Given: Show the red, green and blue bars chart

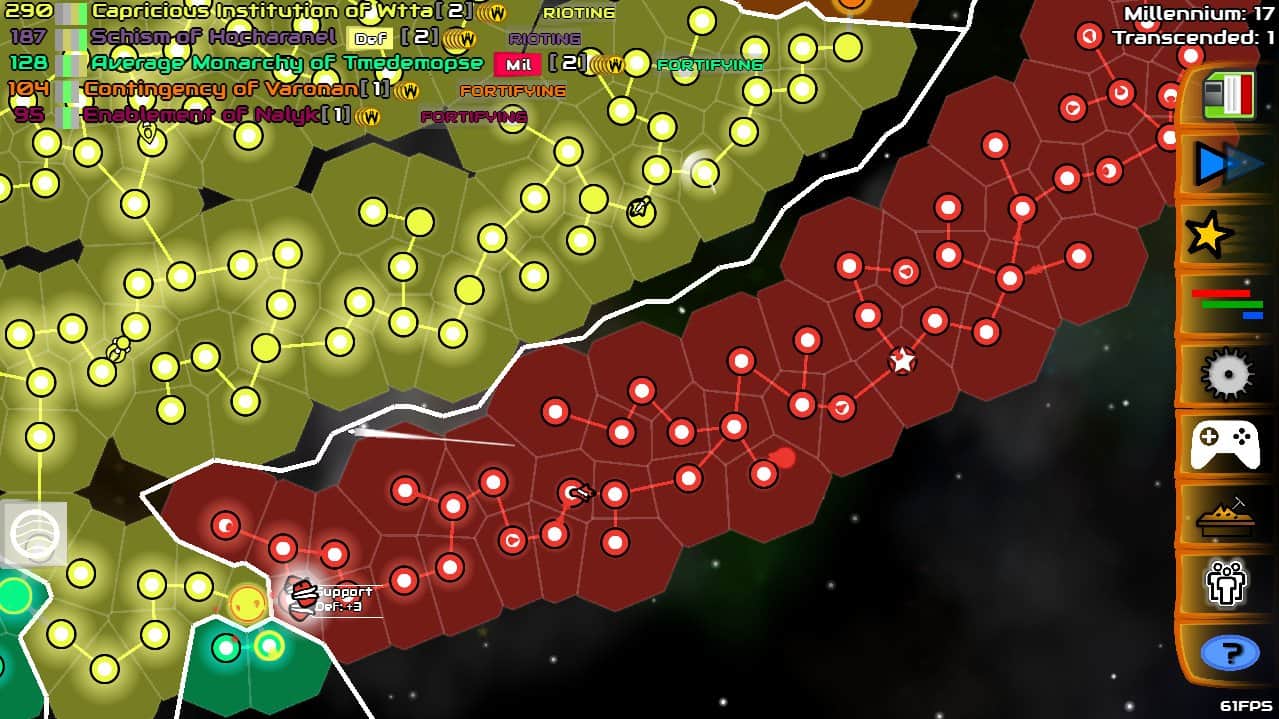Looking at the screenshot, I should (1226, 304).
